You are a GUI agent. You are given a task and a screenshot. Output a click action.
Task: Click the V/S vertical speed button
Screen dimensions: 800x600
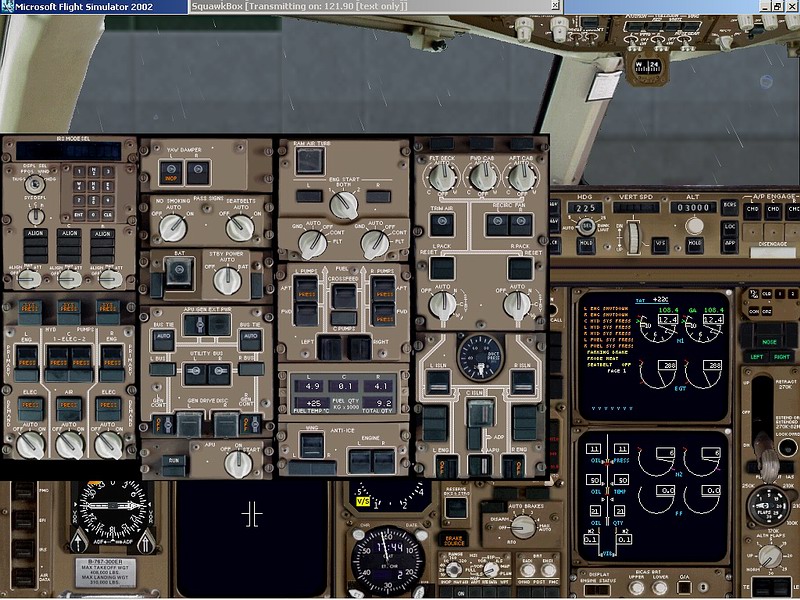[x=659, y=243]
